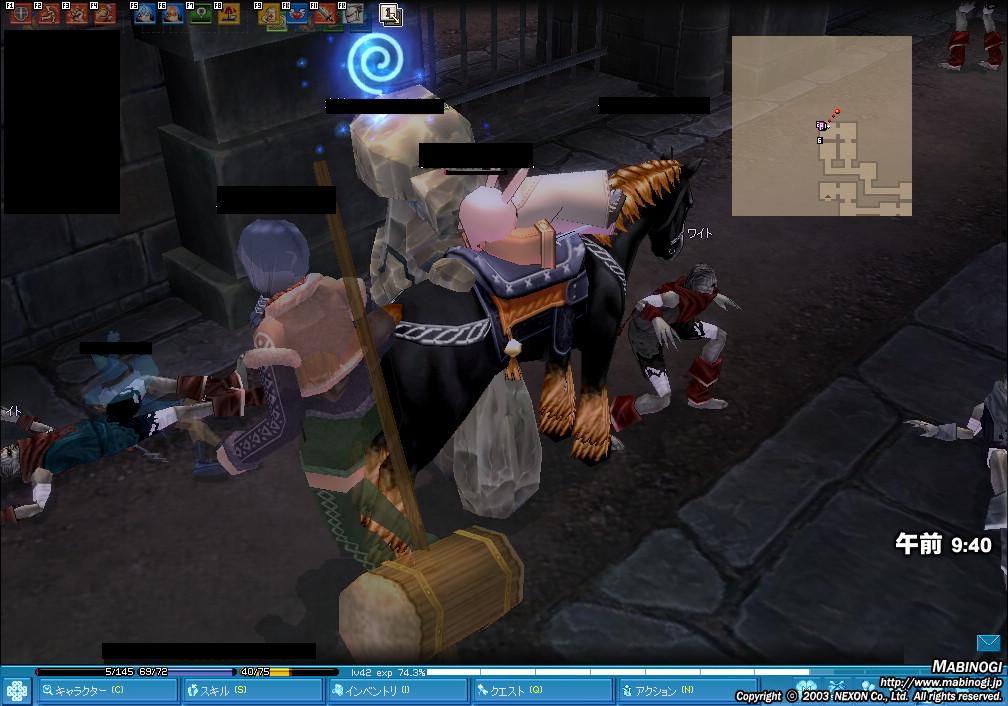
Task: Use the F5 blue-haired face skill icon
Action: tap(145, 14)
